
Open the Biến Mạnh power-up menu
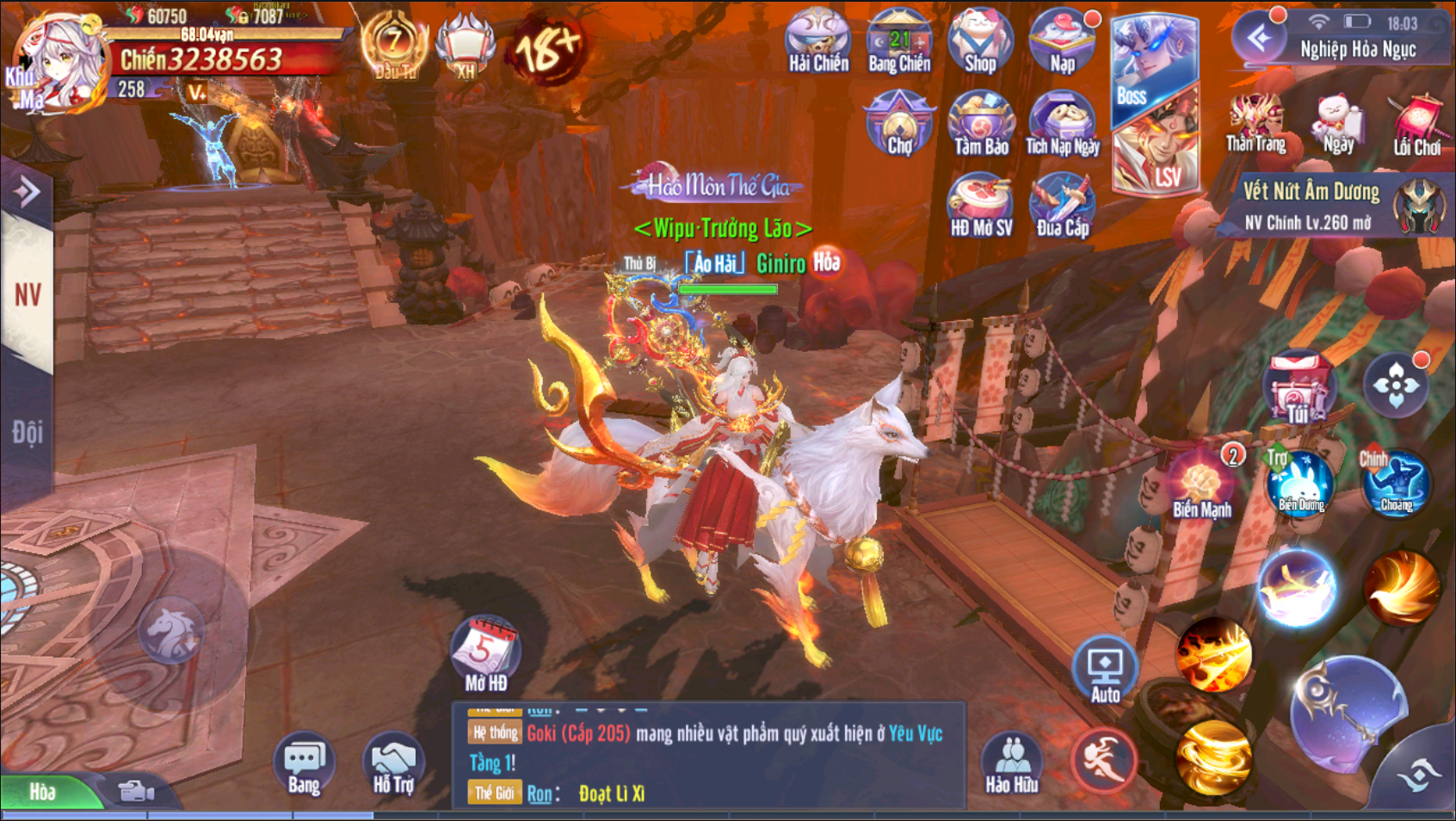coord(1202,485)
